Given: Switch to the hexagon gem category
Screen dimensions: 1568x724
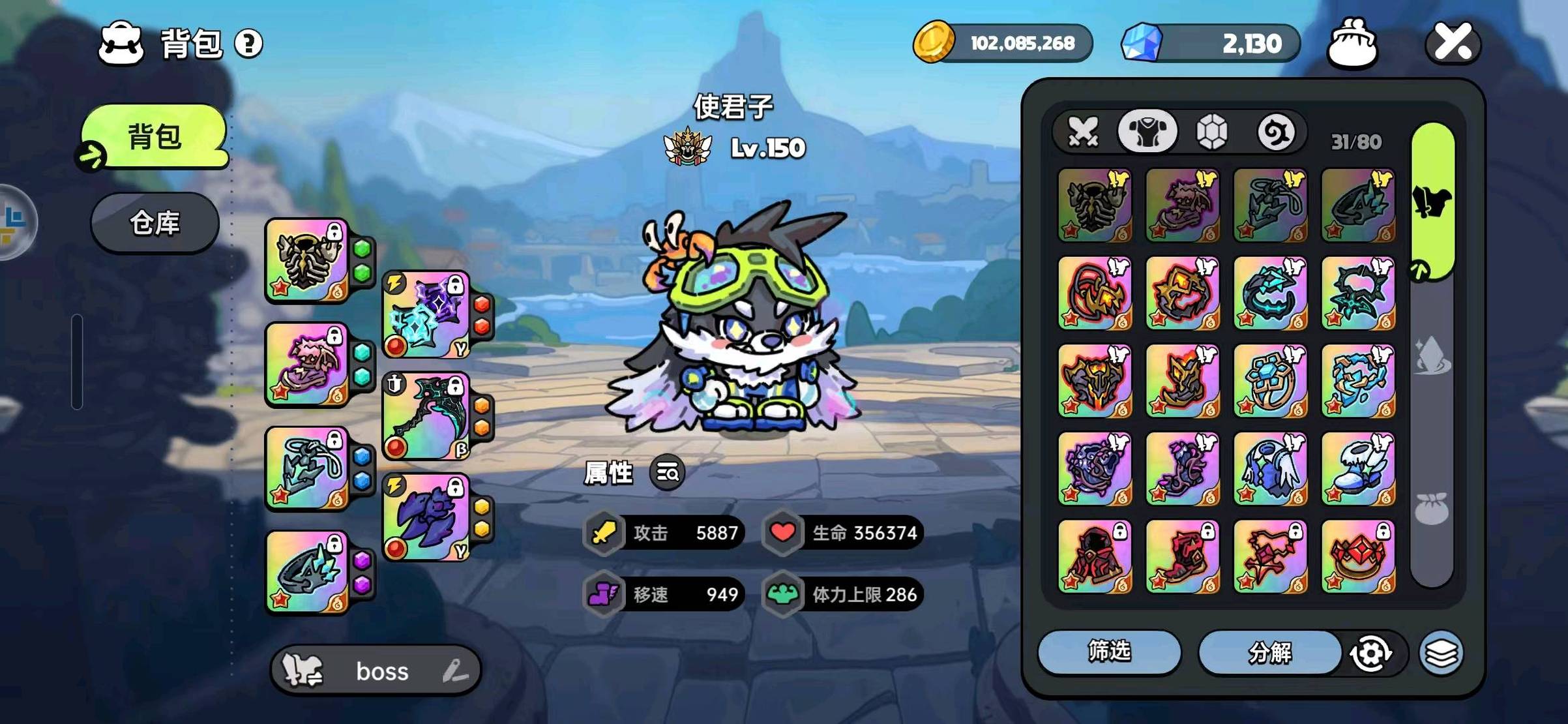Looking at the screenshot, I should pyautogui.click(x=1212, y=132).
